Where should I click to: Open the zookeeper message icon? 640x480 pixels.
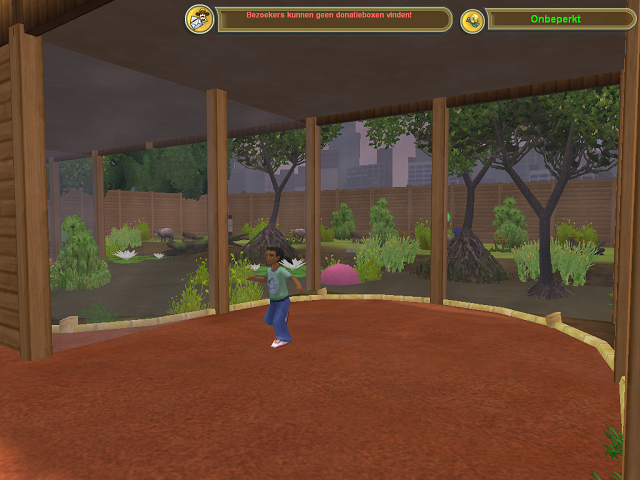(200, 19)
